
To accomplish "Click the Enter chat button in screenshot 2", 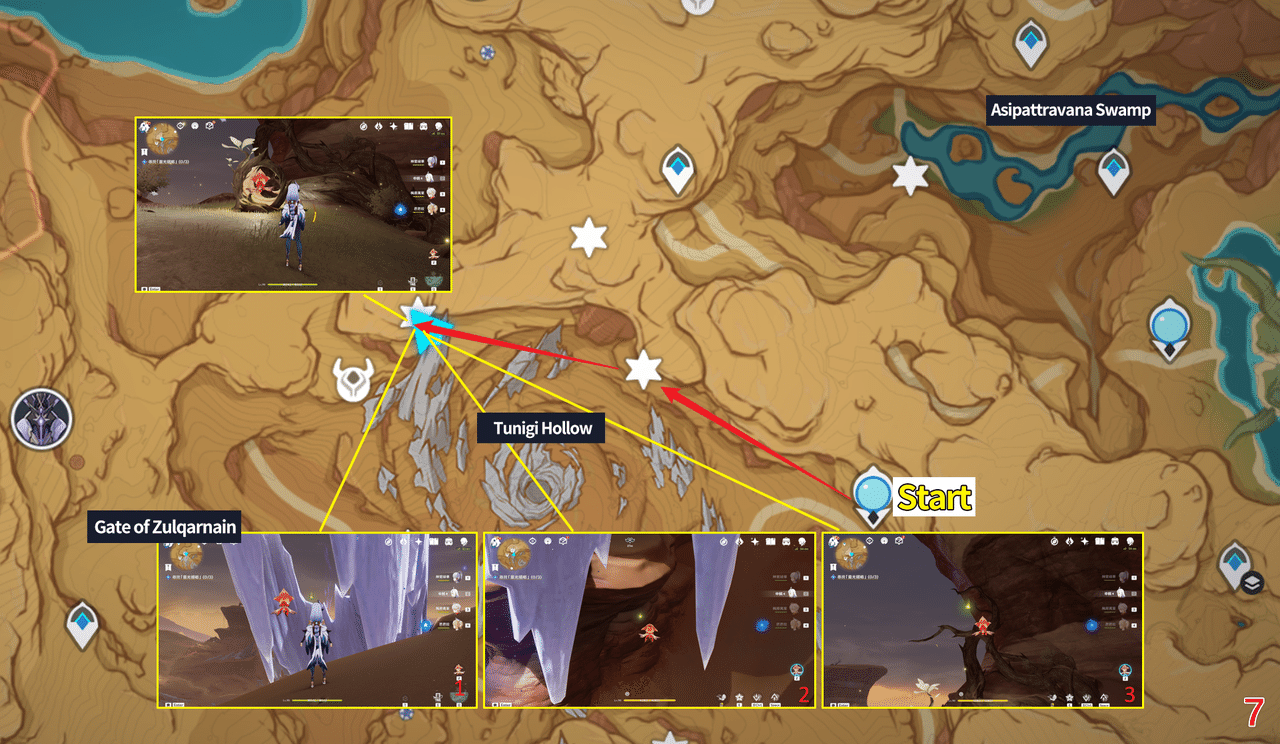I will [x=505, y=703].
